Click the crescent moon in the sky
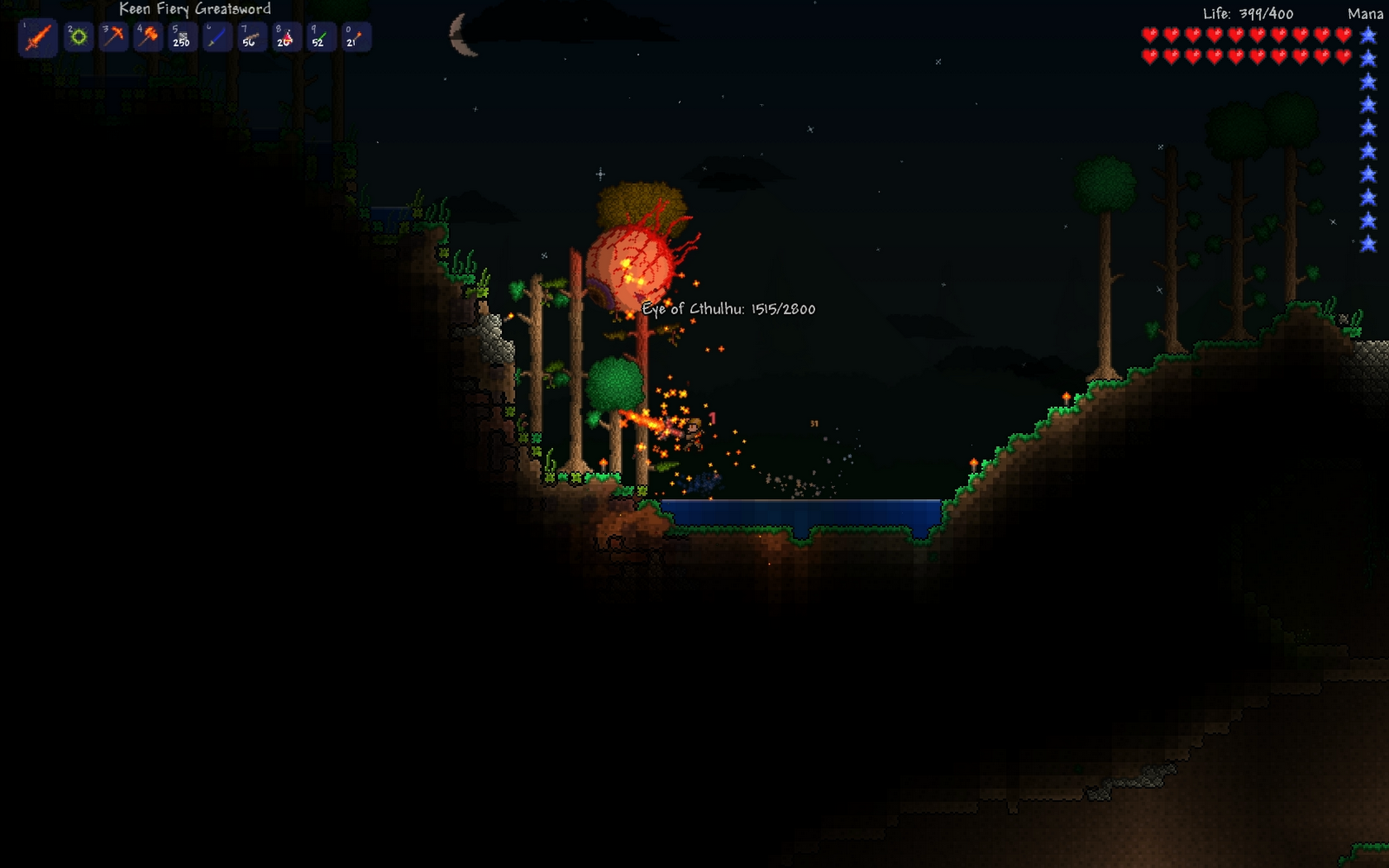This screenshot has width=1389, height=868. (458, 33)
